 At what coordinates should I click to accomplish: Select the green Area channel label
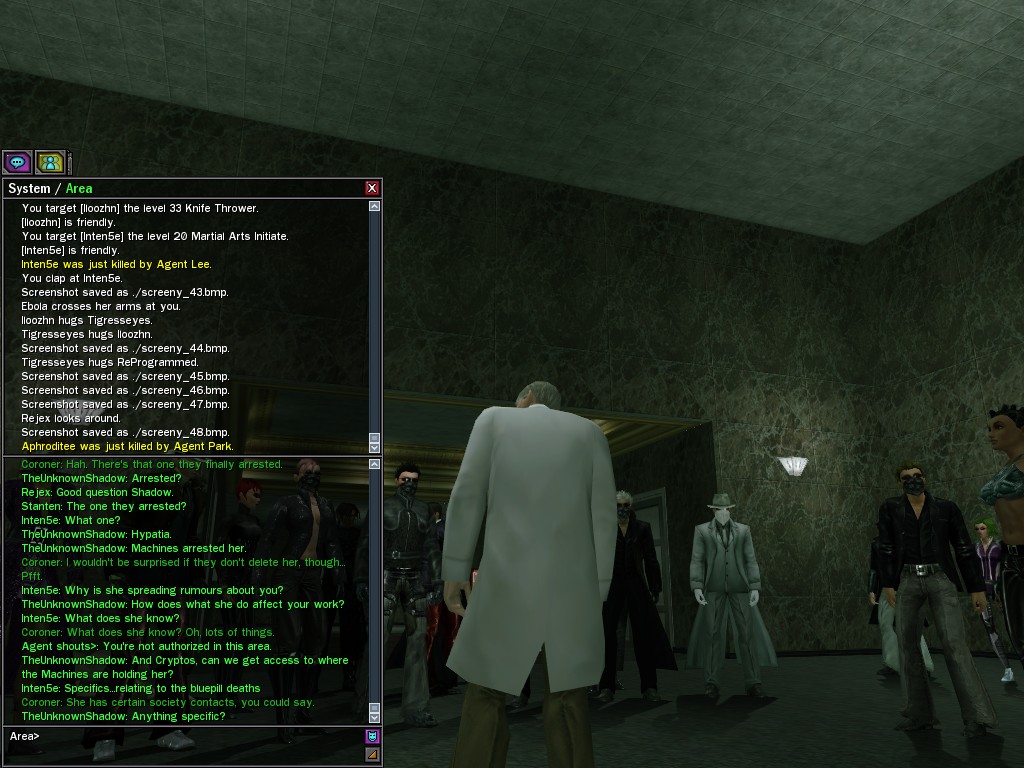(79, 188)
